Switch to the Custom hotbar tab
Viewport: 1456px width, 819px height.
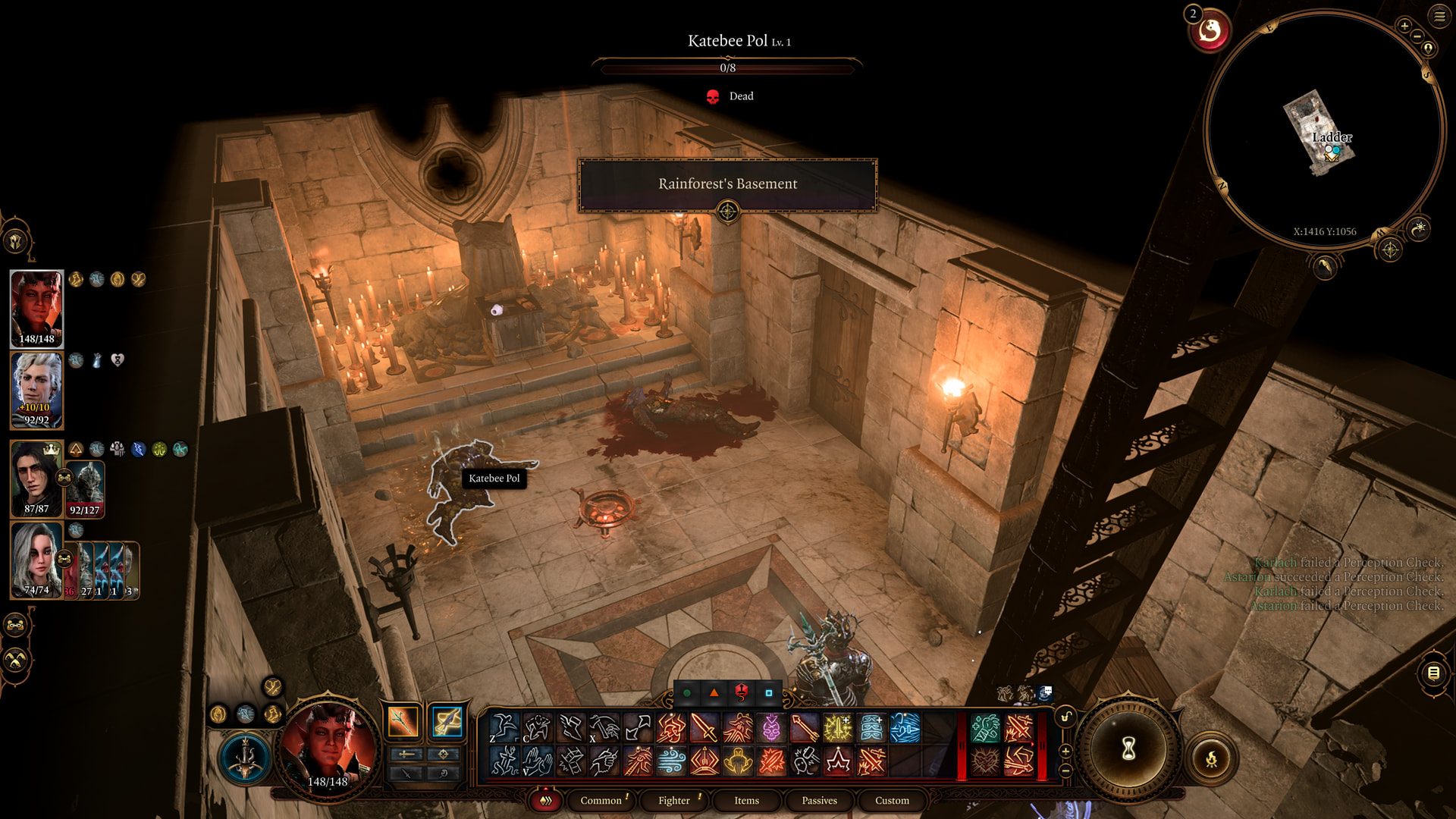[x=892, y=800]
